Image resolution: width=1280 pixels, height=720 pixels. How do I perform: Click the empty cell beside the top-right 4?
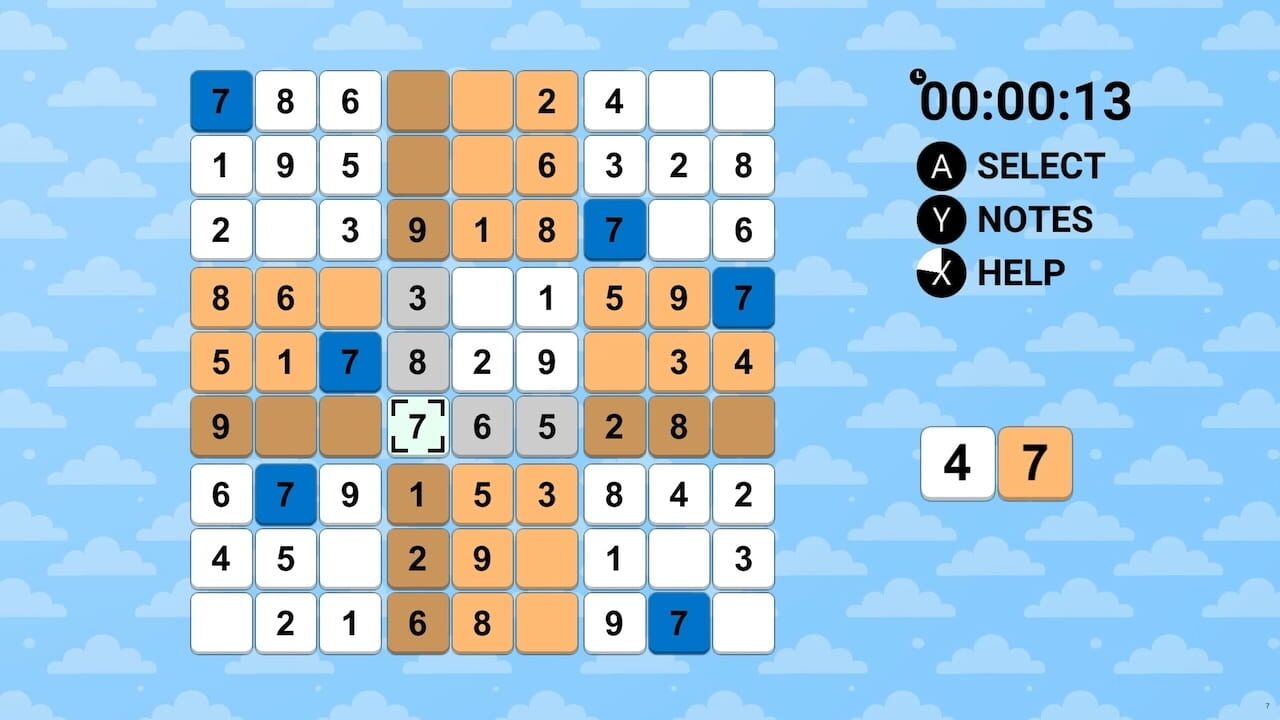(x=679, y=101)
